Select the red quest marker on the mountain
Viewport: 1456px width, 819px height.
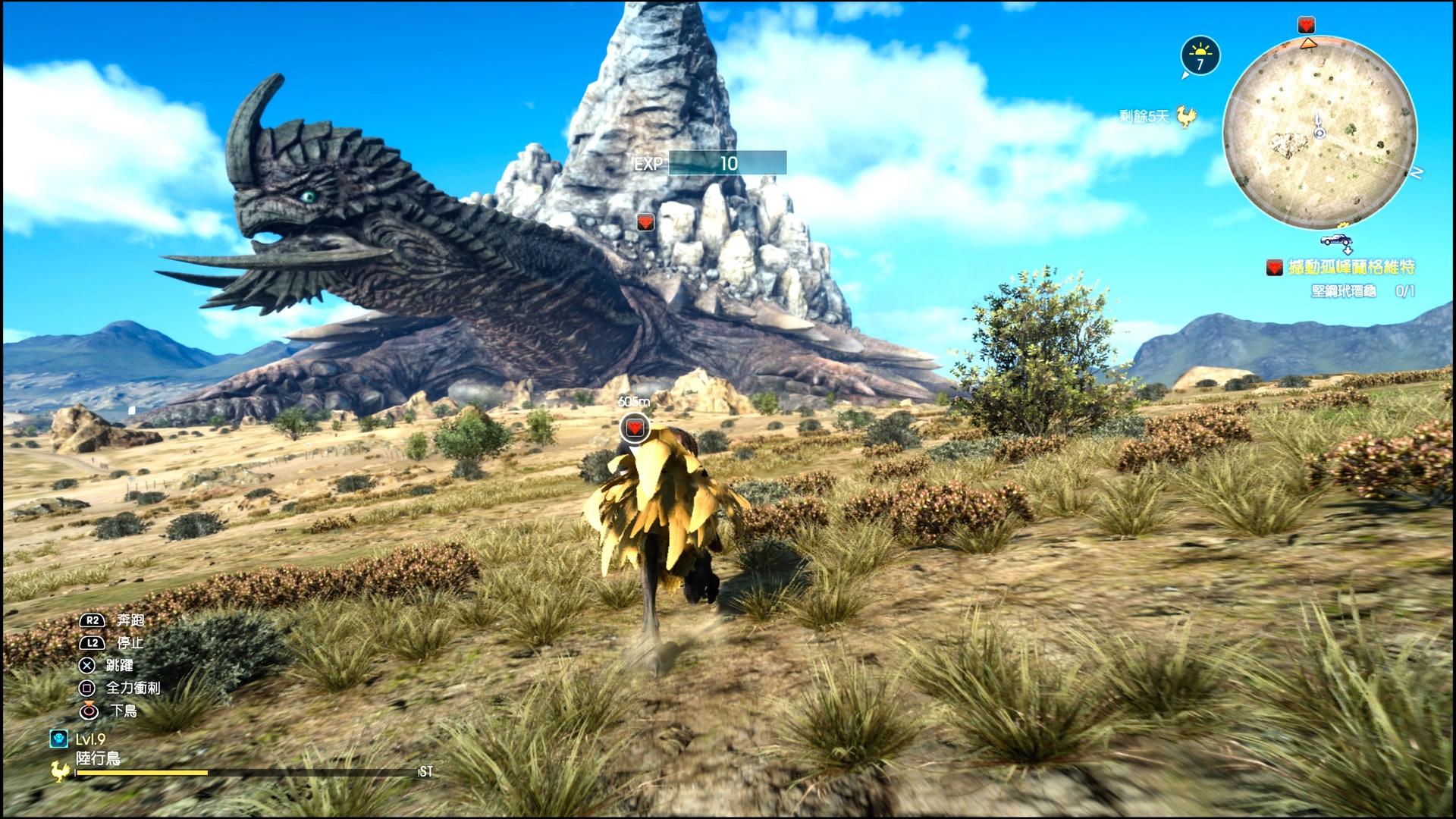point(645,222)
